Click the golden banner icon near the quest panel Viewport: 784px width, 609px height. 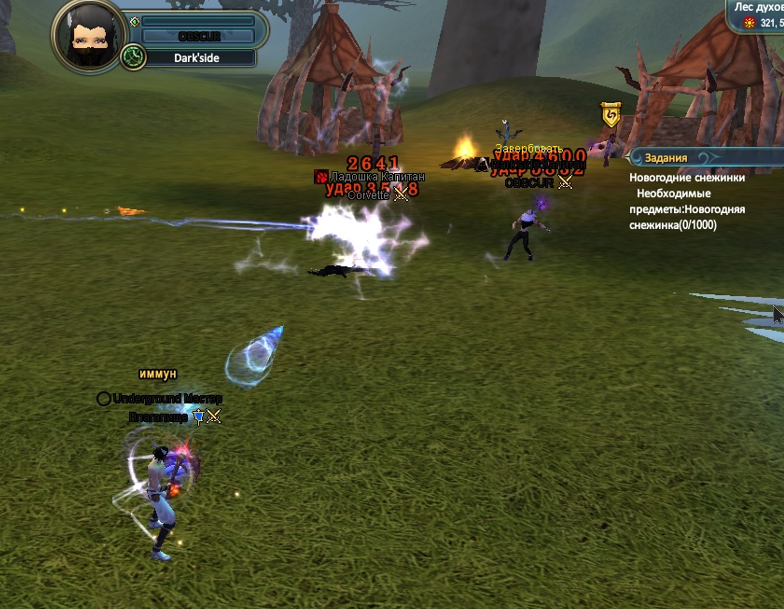coord(611,115)
